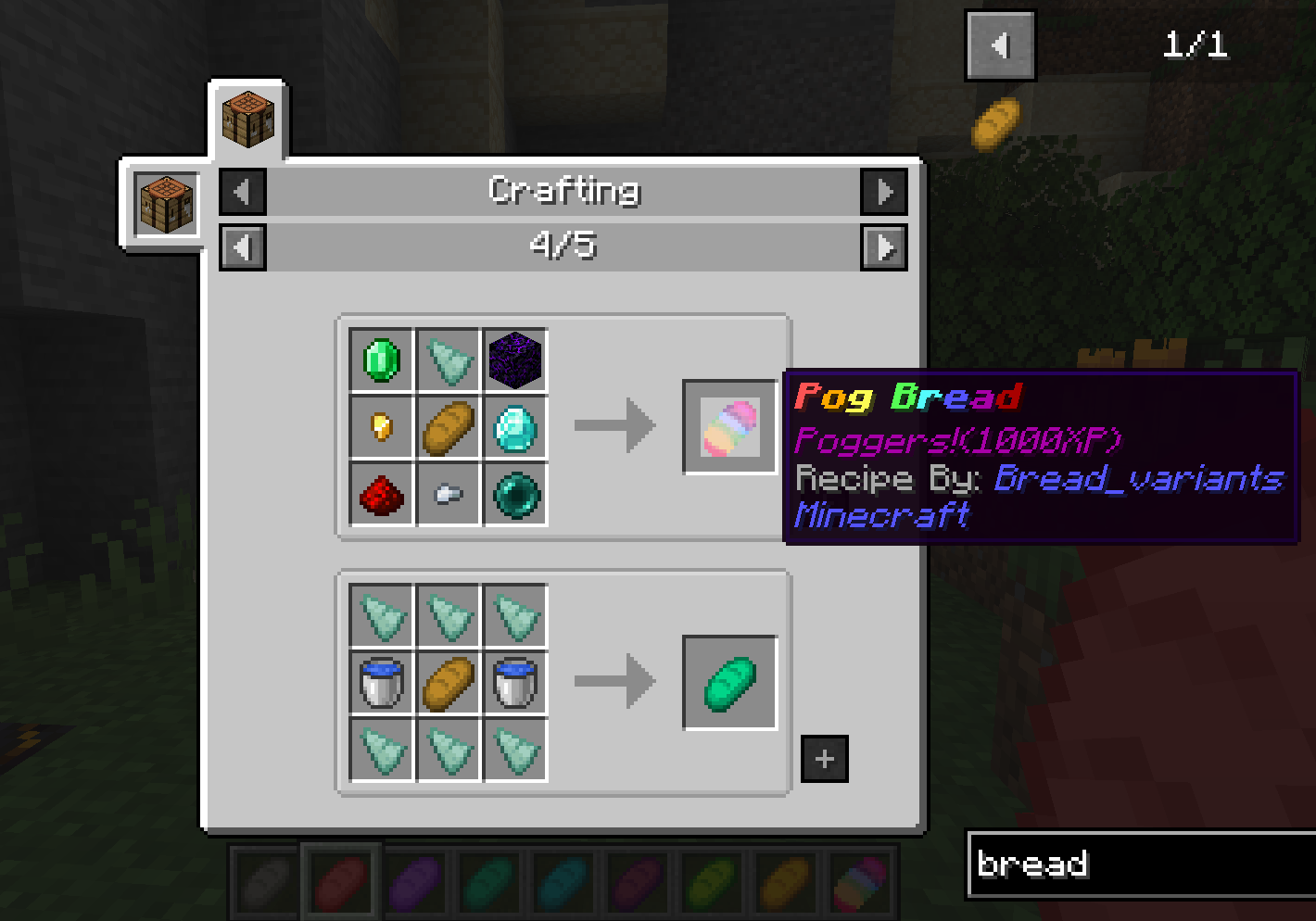Select the crafting table category tab
The width and height of the screenshot is (1316, 921).
click(247, 119)
